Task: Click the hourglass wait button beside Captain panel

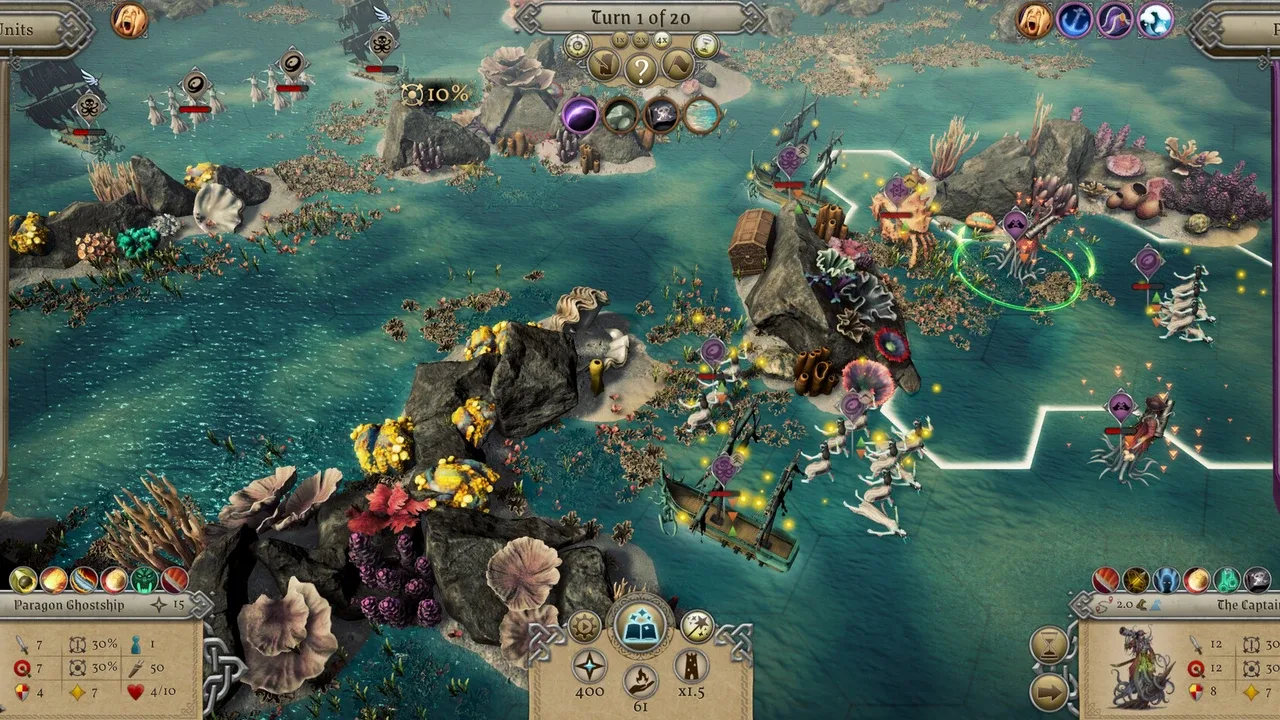Action: (x=1049, y=647)
